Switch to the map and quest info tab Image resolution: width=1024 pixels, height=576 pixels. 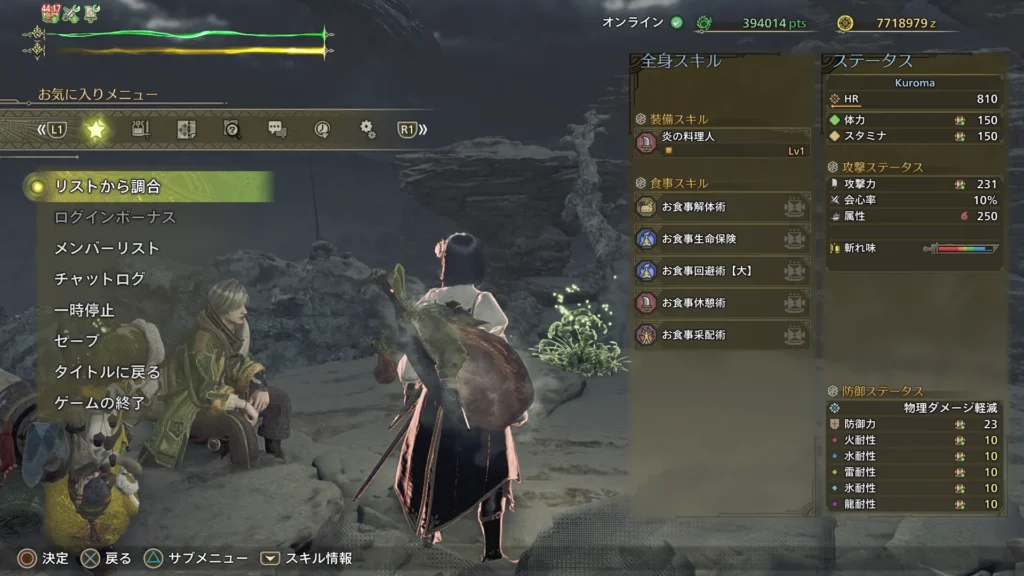tap(186, 129)
